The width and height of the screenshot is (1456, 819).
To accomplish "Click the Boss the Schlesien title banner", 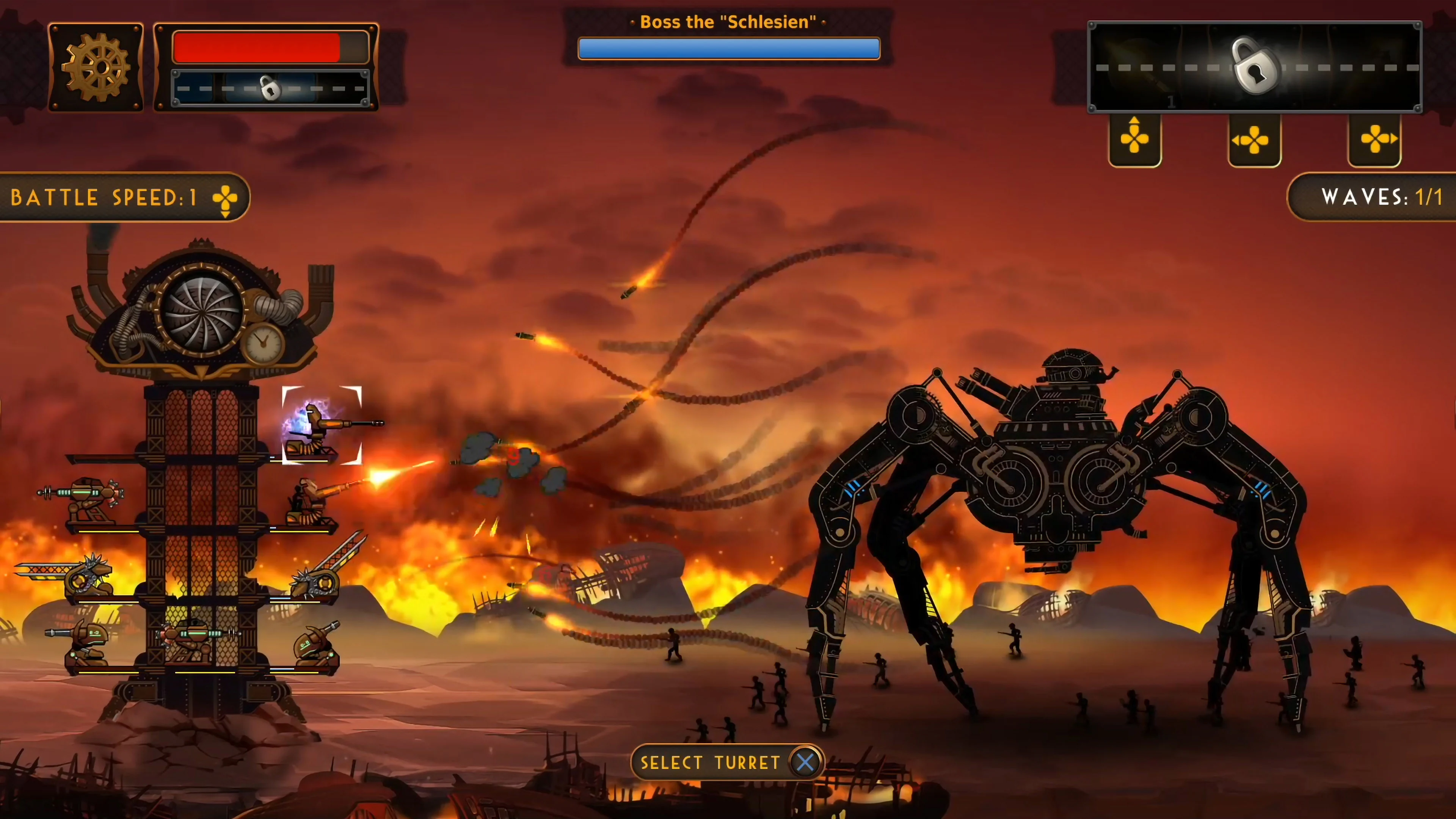I will tap(728, 22).
